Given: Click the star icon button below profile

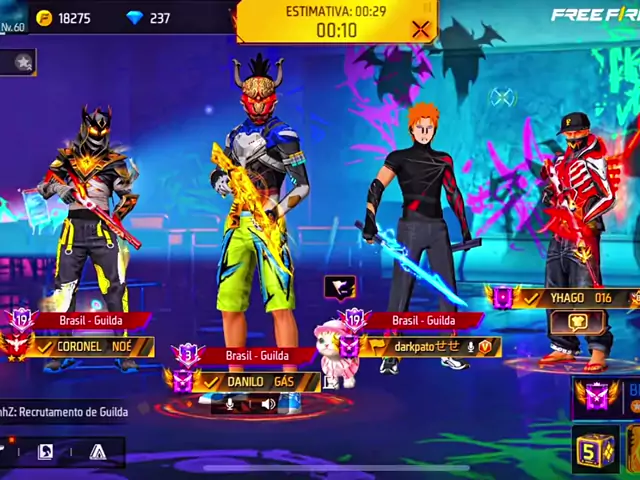Looking at the screenshot, I should (22, 62).
